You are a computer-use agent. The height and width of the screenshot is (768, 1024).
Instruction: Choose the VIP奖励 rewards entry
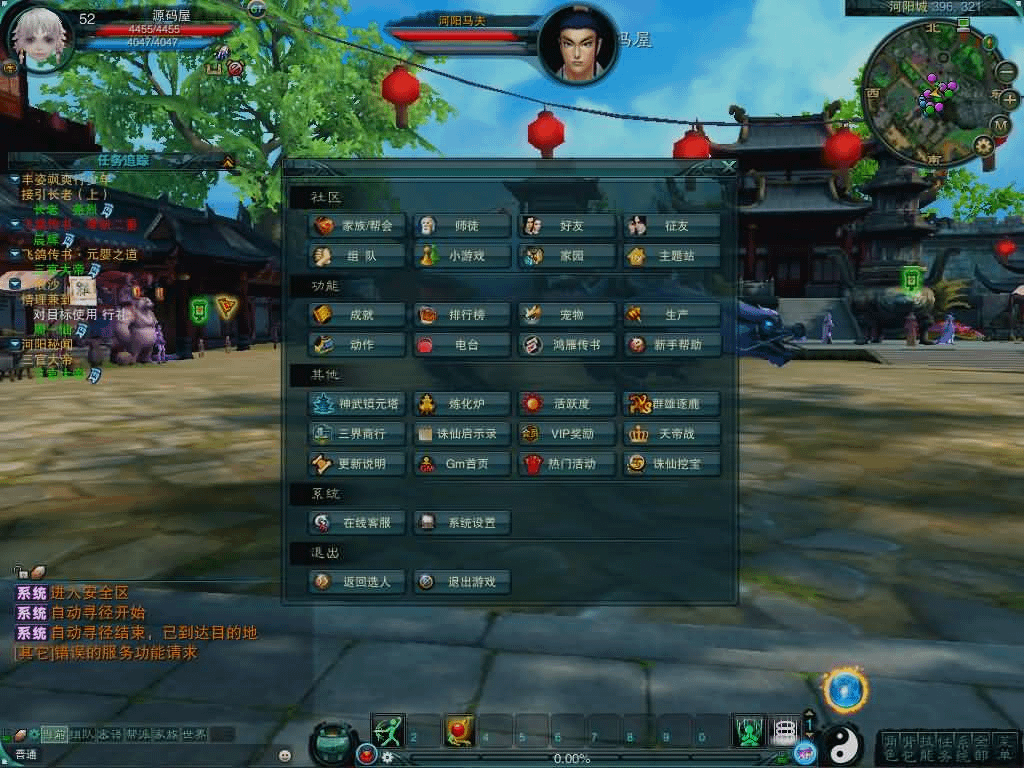(567, 434)
